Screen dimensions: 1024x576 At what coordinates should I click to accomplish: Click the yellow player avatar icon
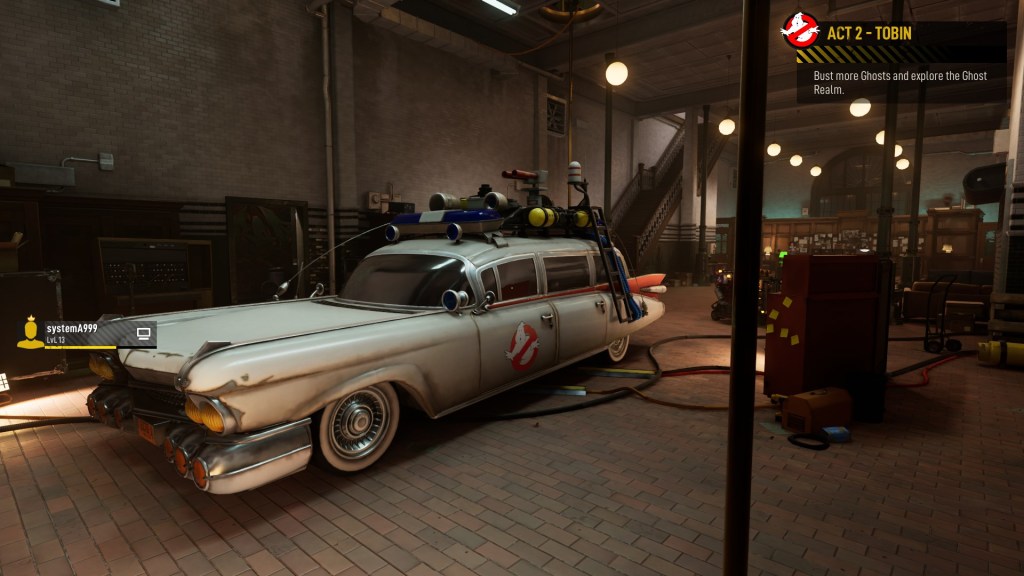pyautogui.click(x=30, y=333)
